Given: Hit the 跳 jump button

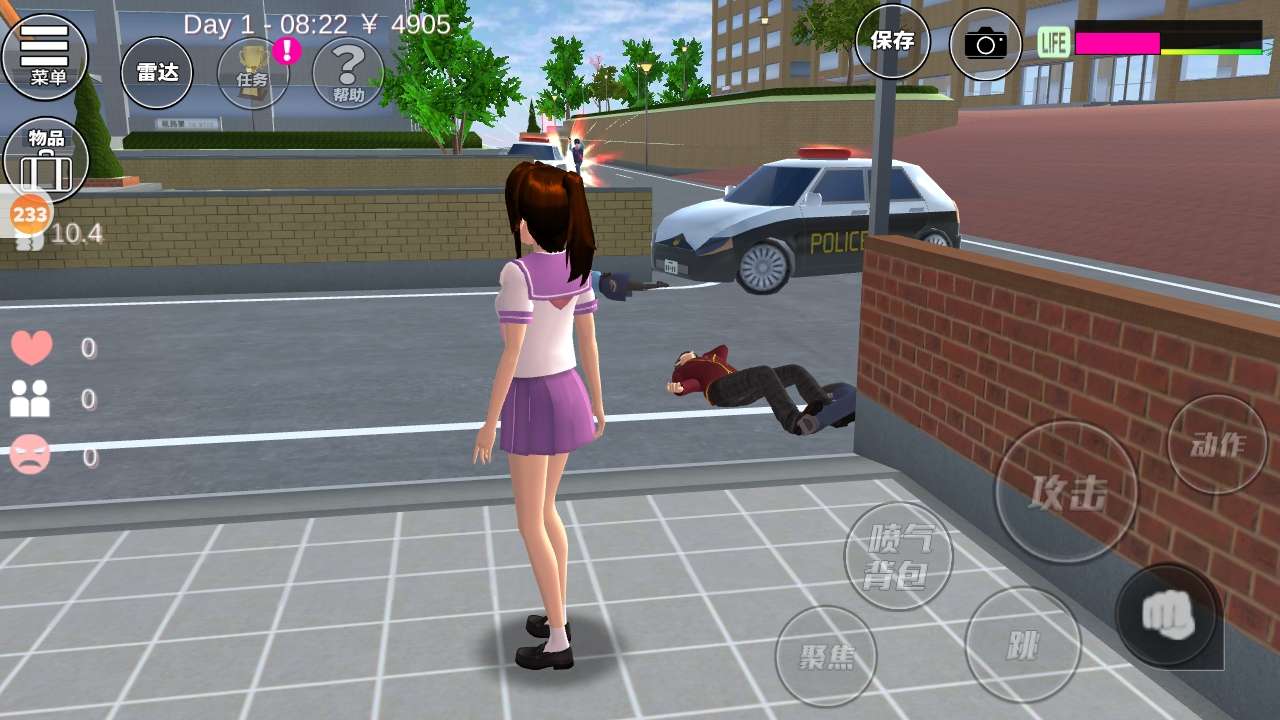Looking at the screenshot, I should pyautogui.click(x=1022, y=645).
